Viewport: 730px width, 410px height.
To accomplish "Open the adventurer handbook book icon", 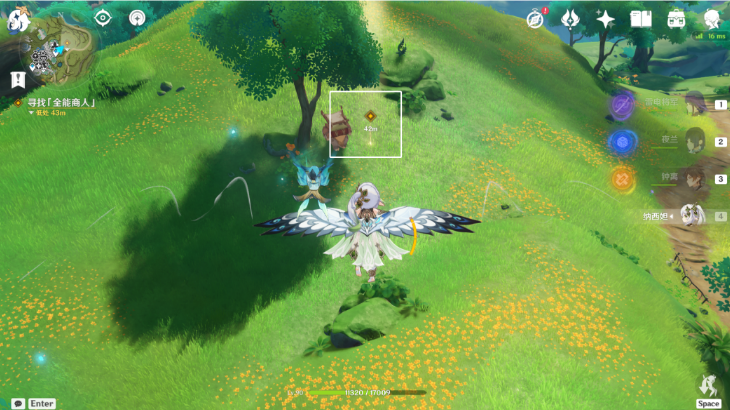I will pos(641,19).
